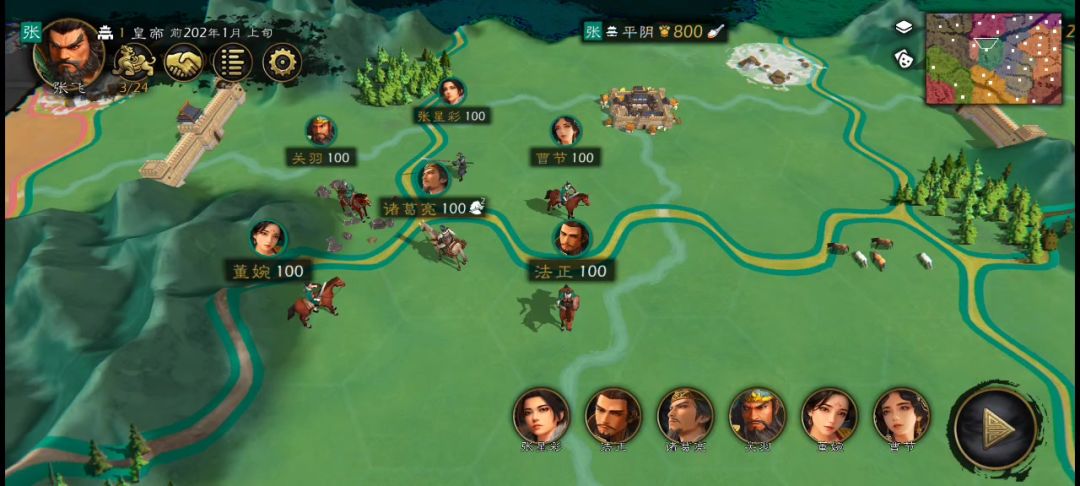
Task: Select 曹节 portrait in bottom bar
Action: [901, 416]
